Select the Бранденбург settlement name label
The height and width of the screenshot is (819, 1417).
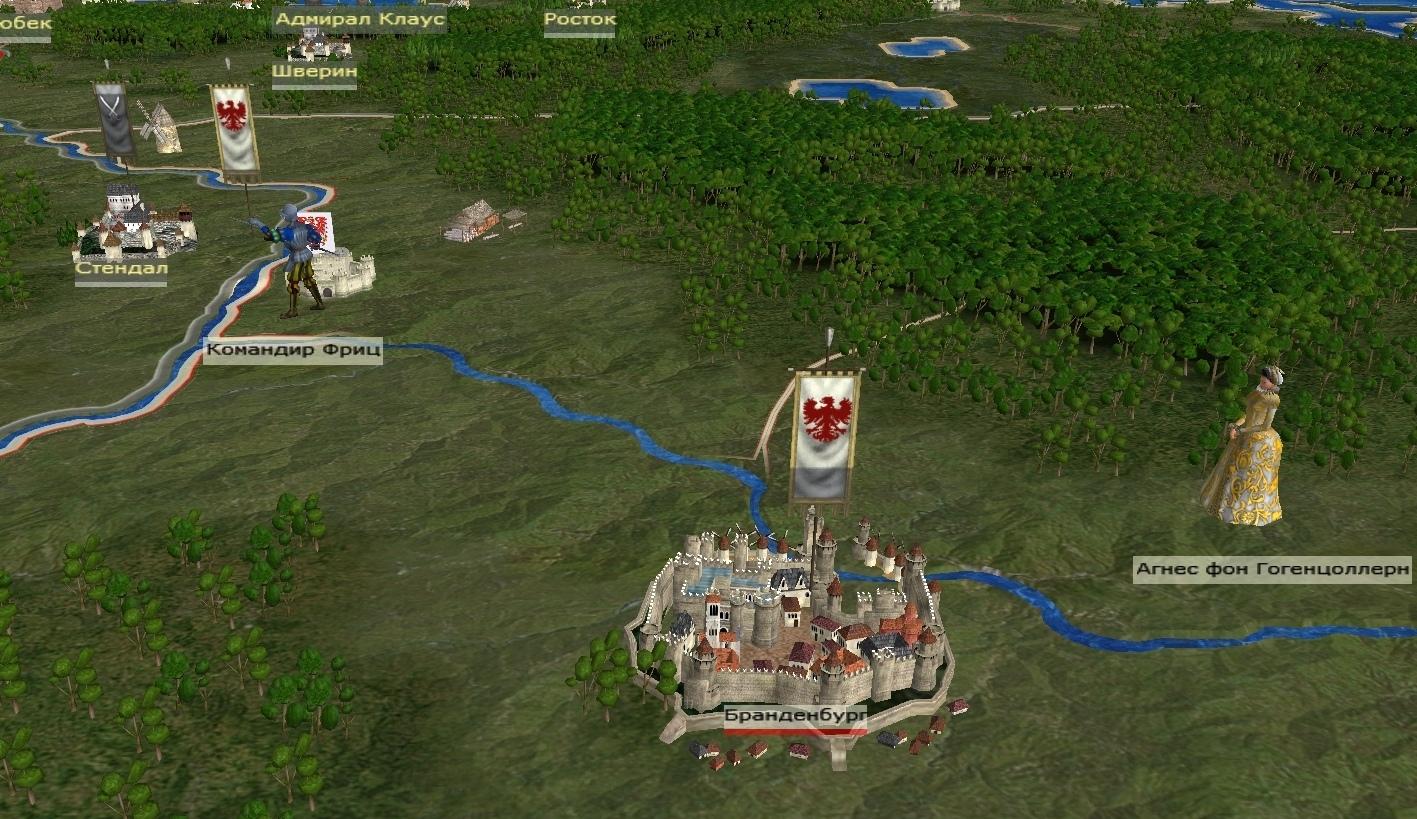point(795,716)
